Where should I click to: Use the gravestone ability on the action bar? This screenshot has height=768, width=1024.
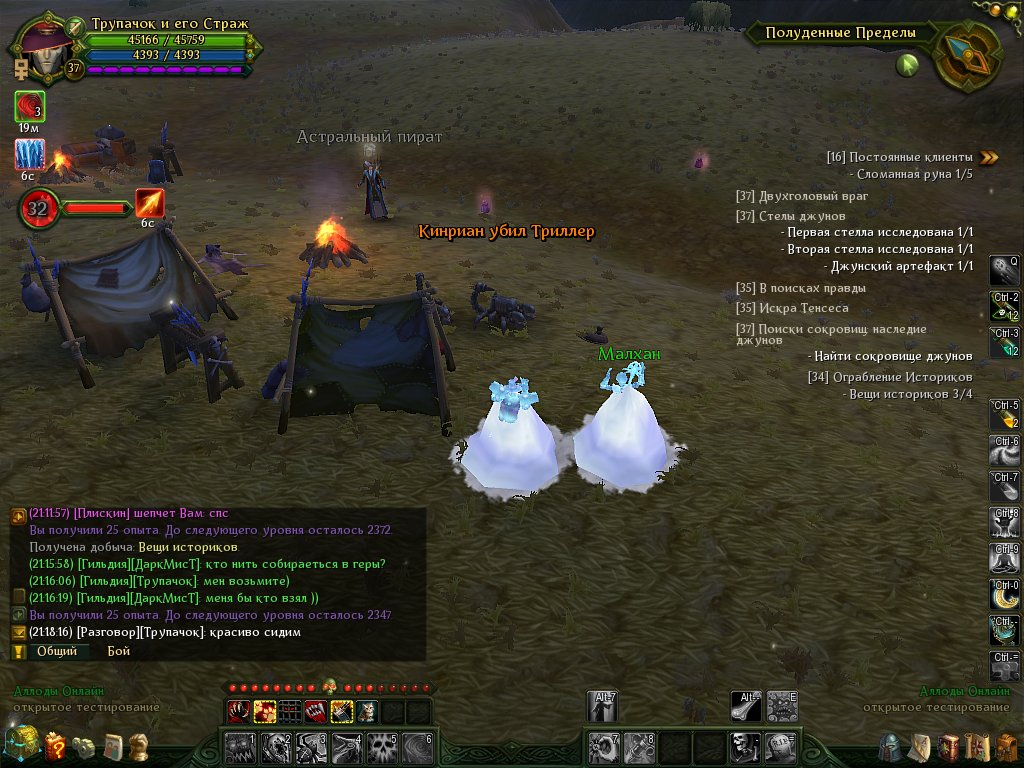[780, 746]
